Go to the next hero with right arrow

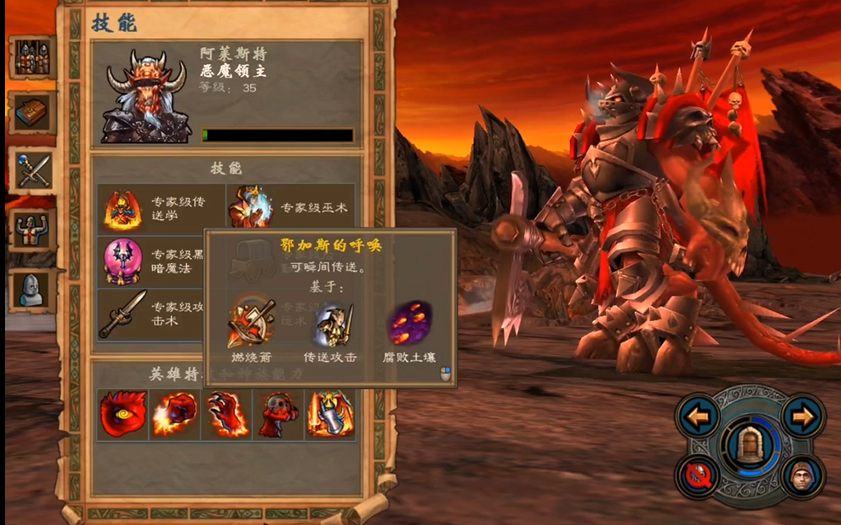(x=803, y=415)
